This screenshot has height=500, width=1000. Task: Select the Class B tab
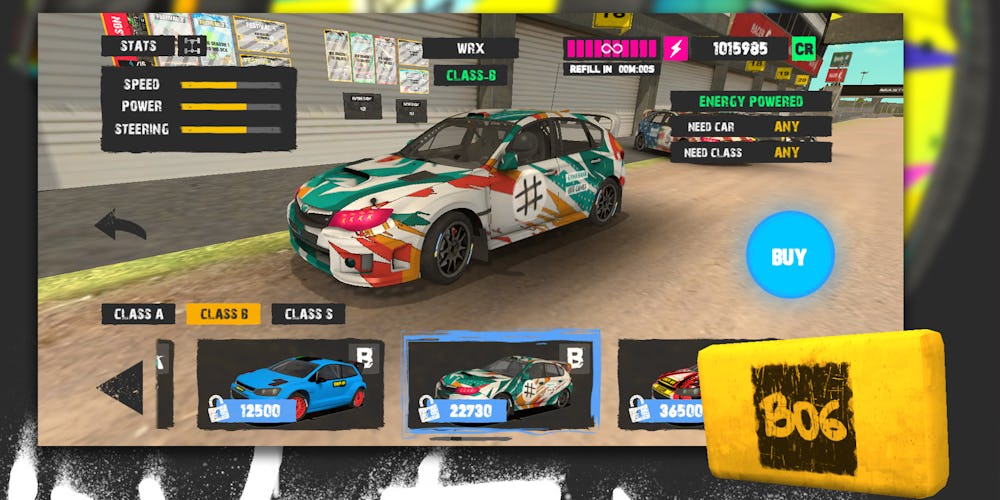pyautogui.click(x=223, y=314)
